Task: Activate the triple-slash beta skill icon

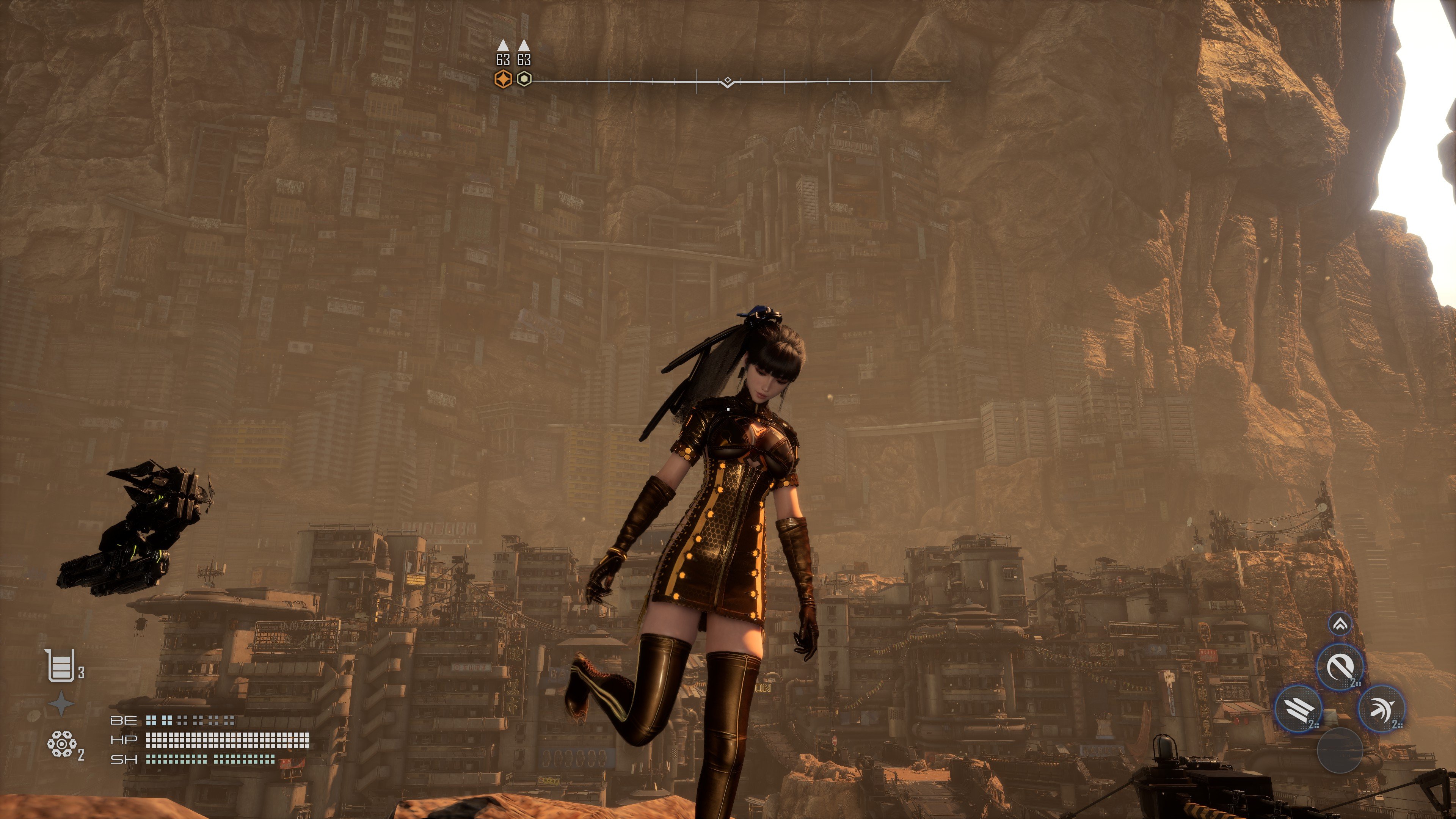Action: tap(1299, 708)
